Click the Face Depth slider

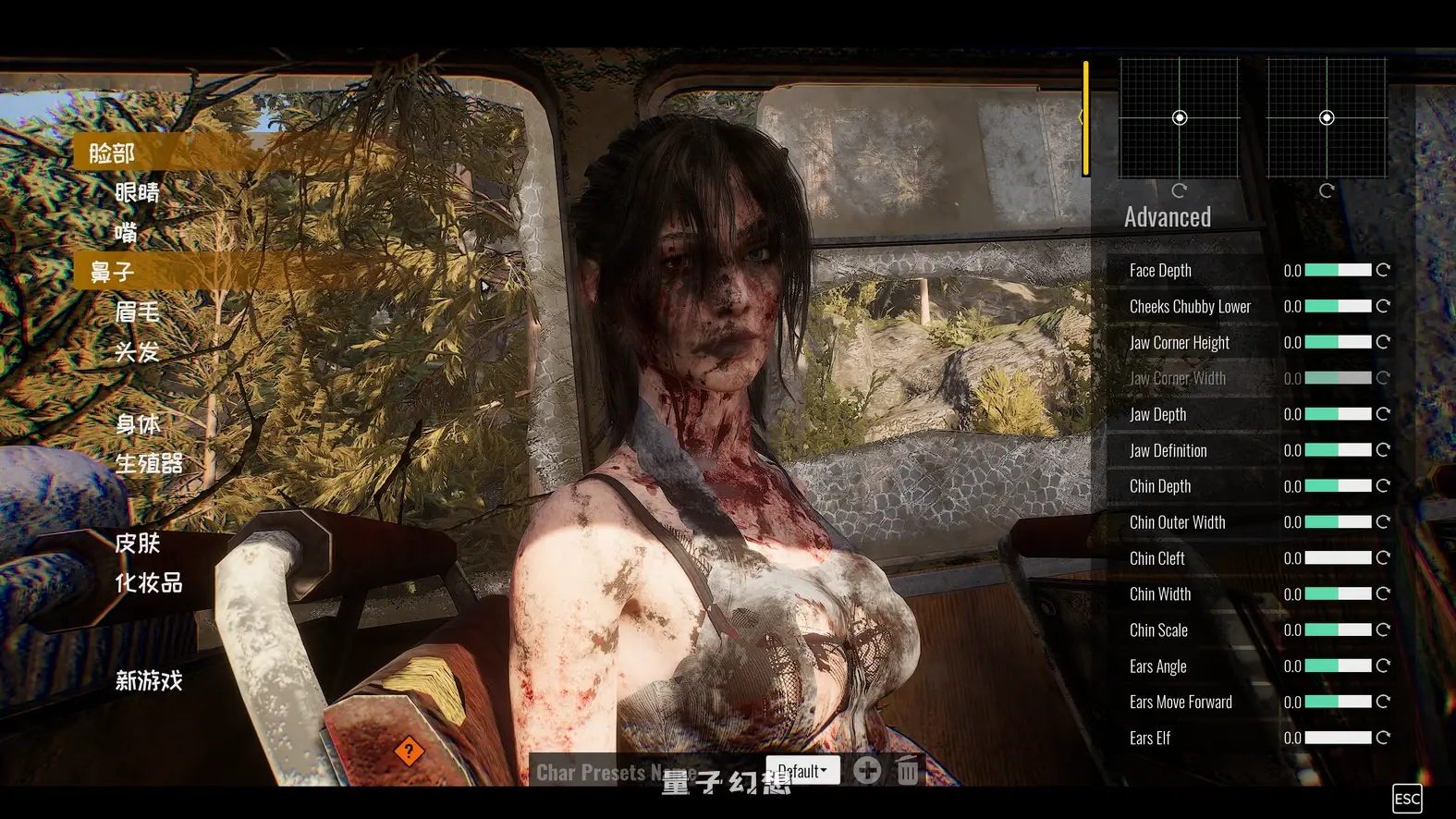pyautogui.click(x=1338, y=270)
